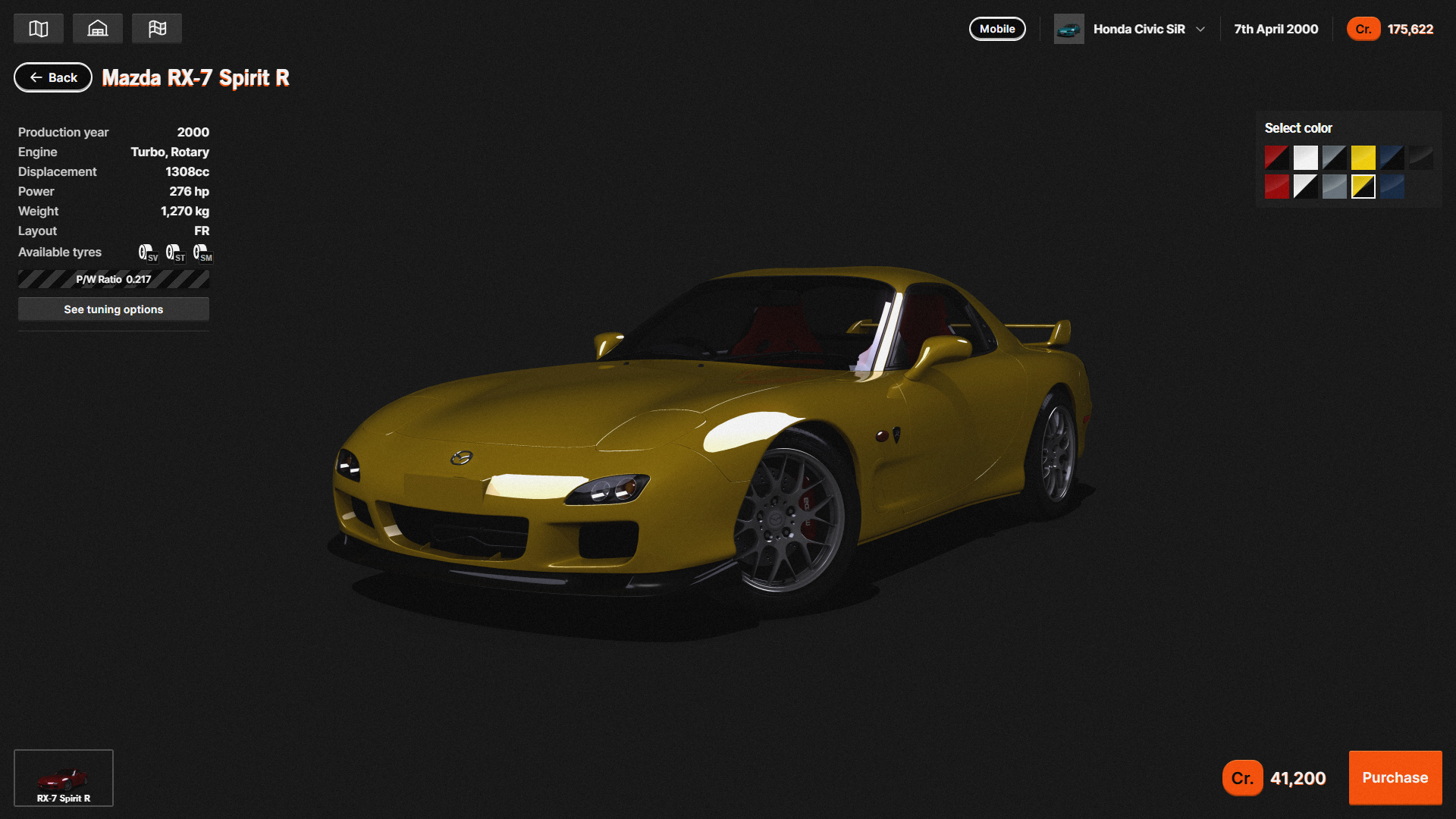Choose the red and black two-tone swatch

[x=1277, y=158]
